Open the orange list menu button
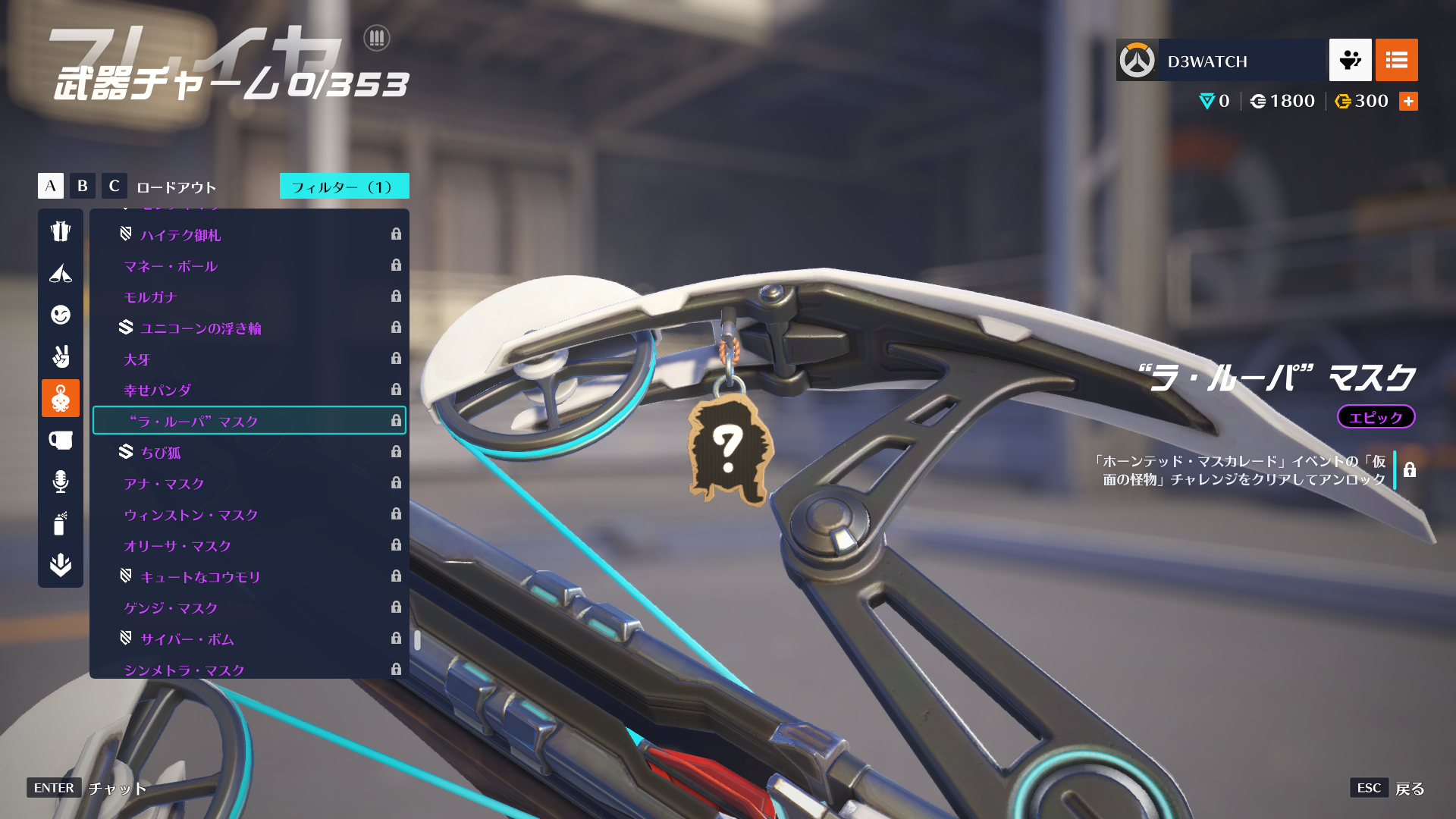Viewport: 1456px width, 819px height. (x=1396, y=60)
